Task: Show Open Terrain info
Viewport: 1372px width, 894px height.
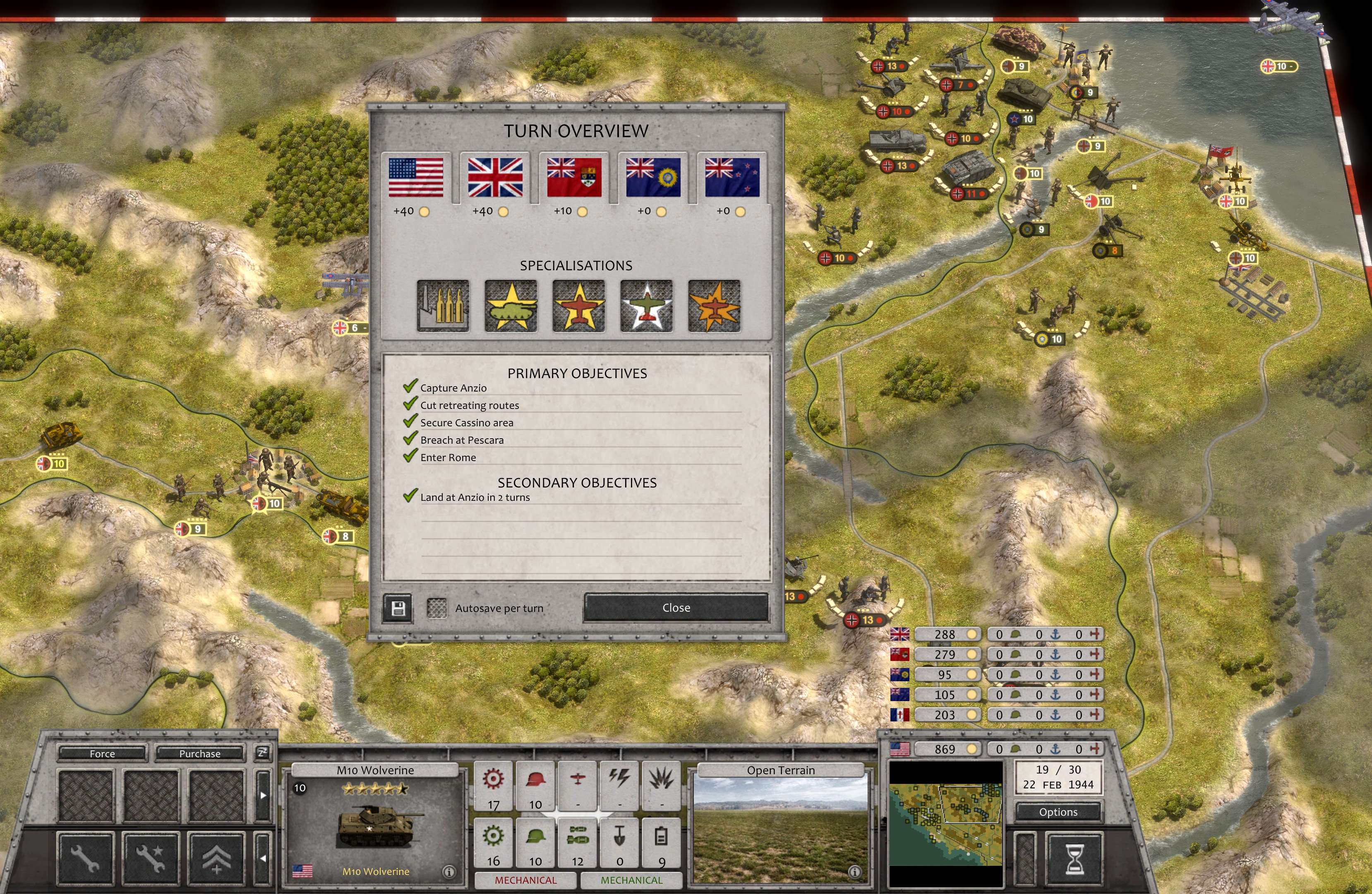Action: 854,872
